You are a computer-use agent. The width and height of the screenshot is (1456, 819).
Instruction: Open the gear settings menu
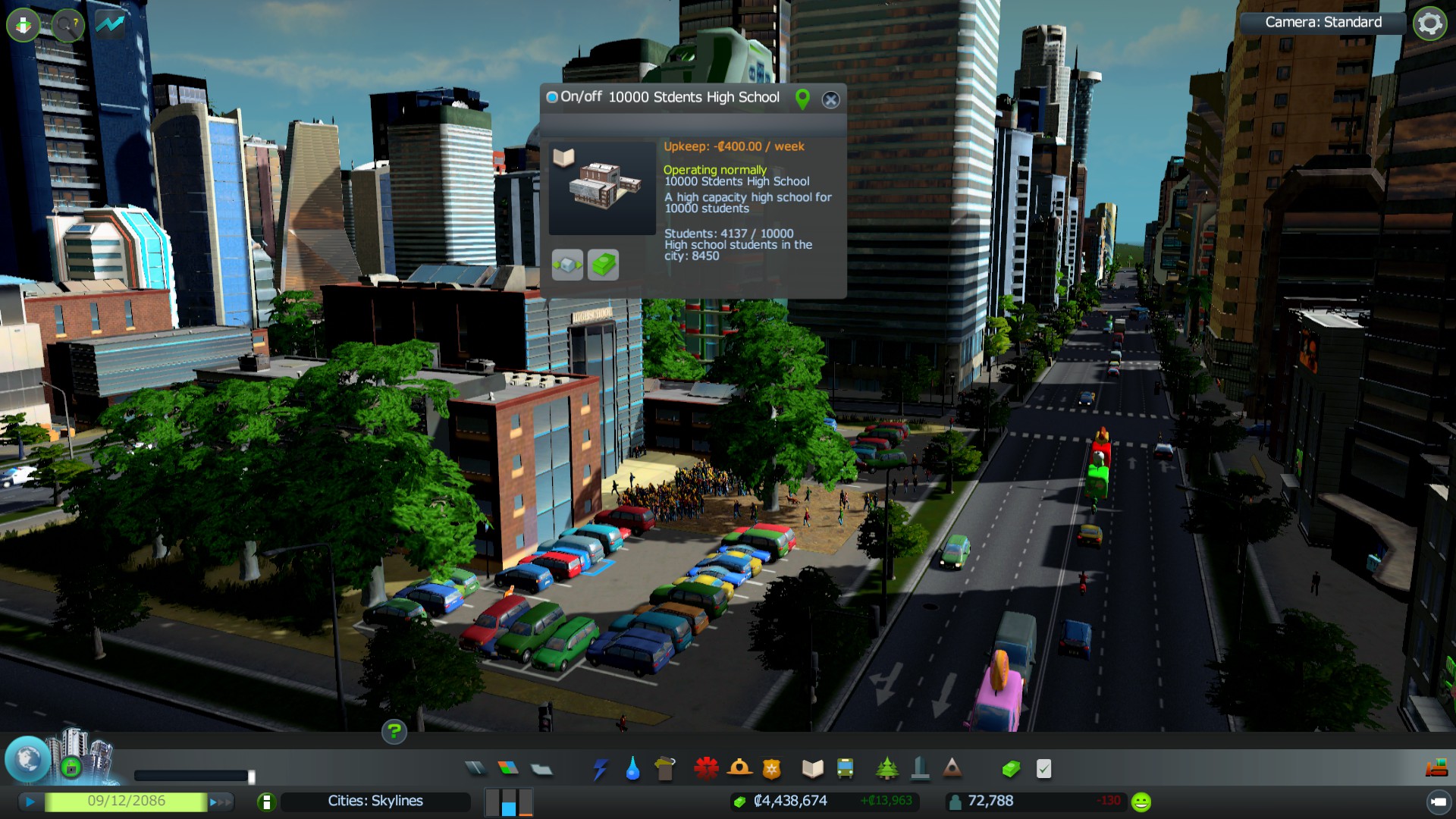[1429, 23]
